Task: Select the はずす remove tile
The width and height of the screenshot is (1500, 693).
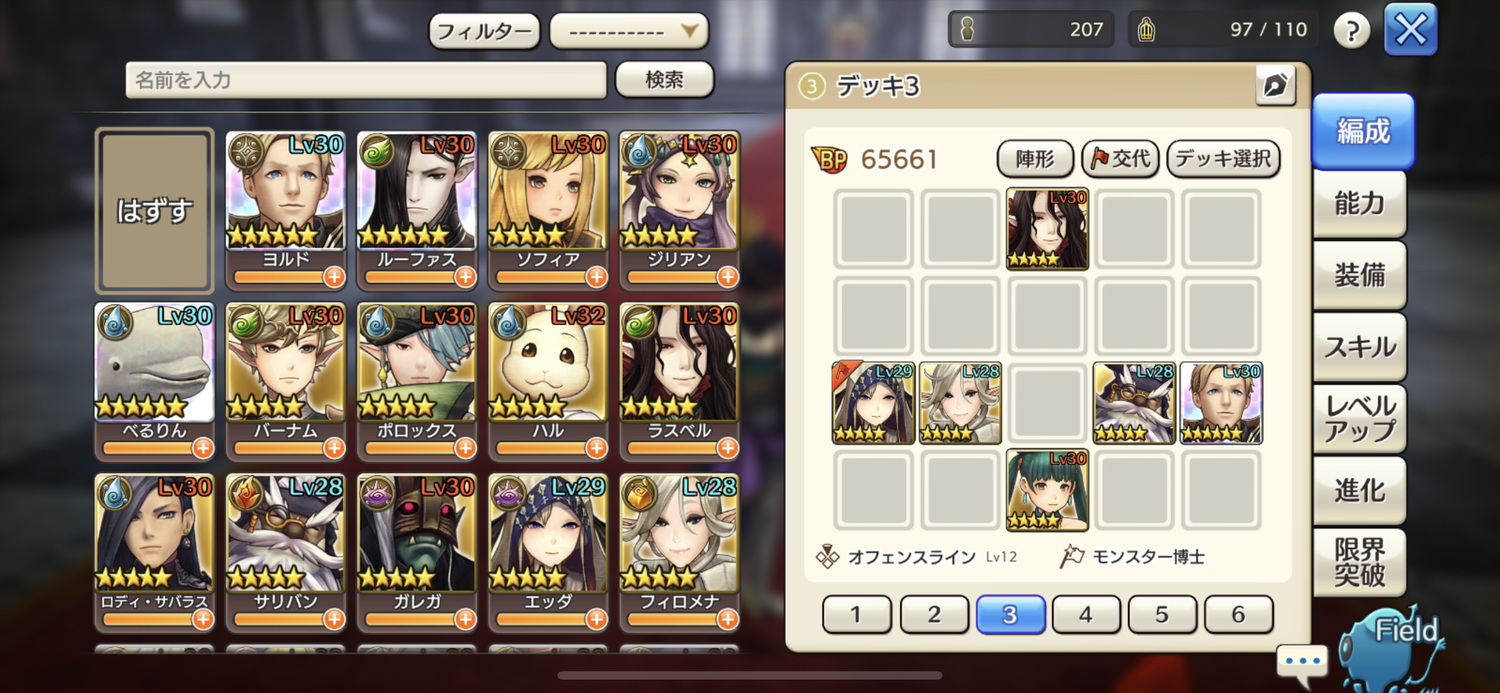Action: (x=154, y=210)
